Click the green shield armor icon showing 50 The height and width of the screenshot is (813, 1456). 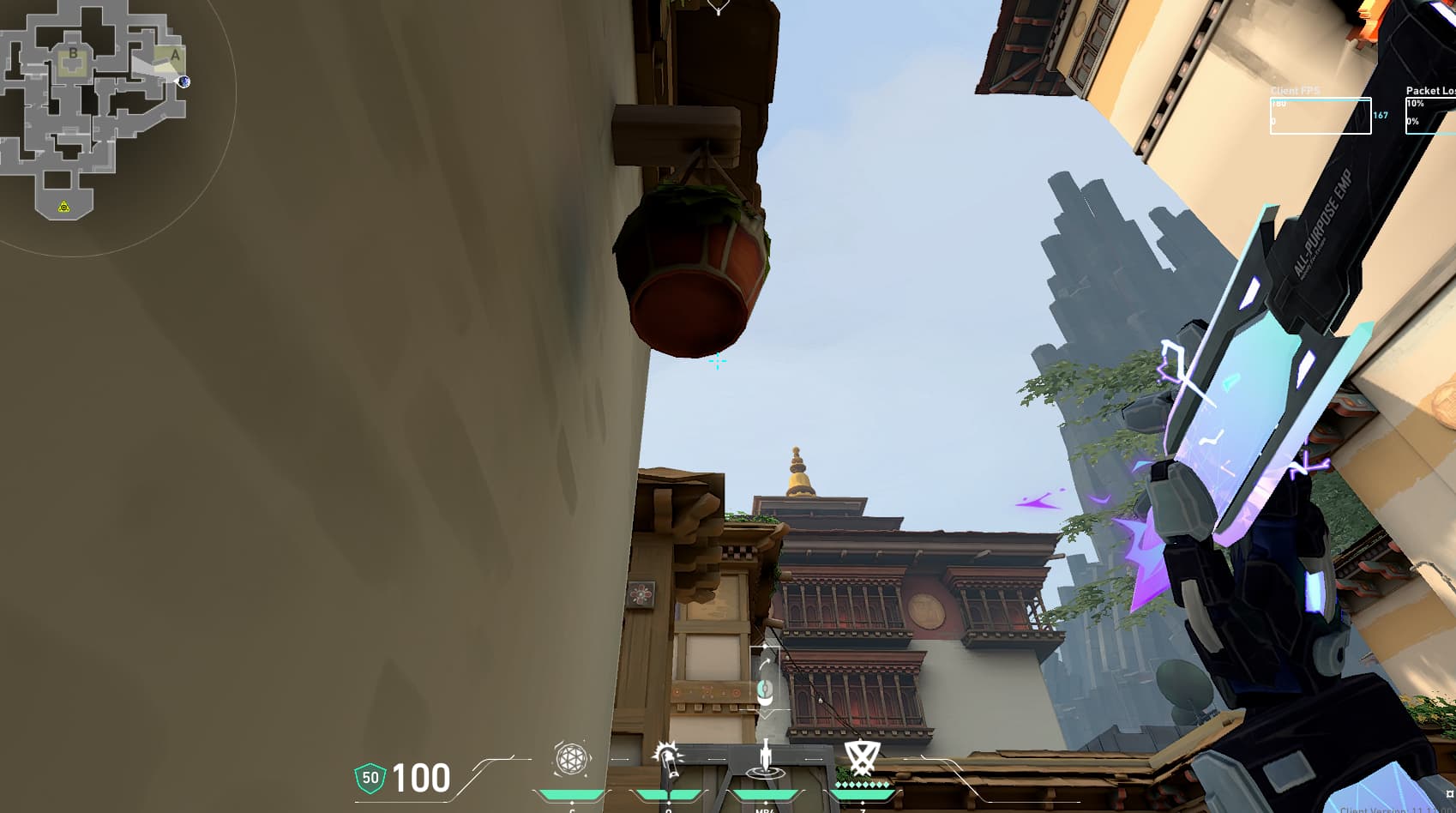(369, 777)
